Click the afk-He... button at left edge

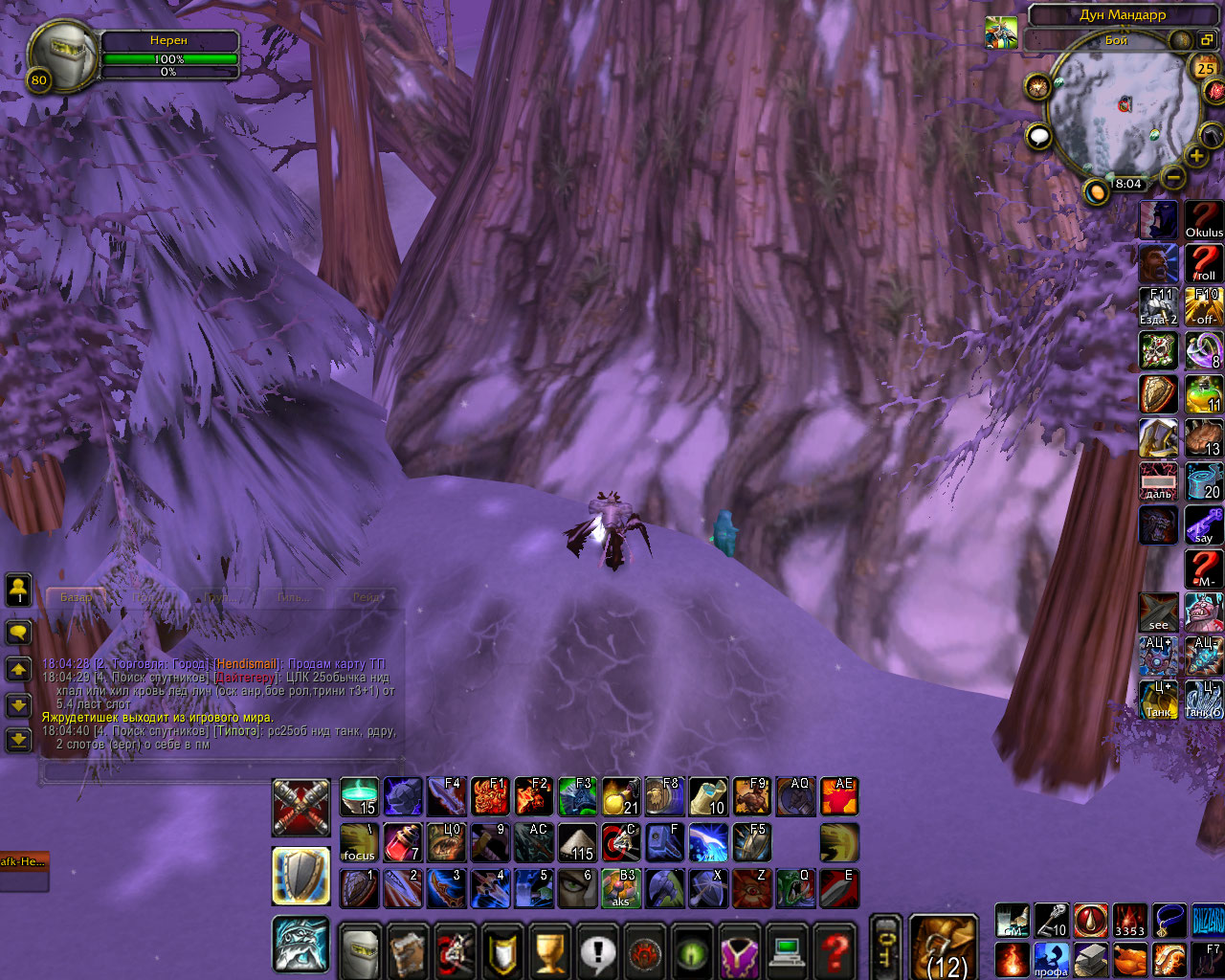tap(23, 862)
